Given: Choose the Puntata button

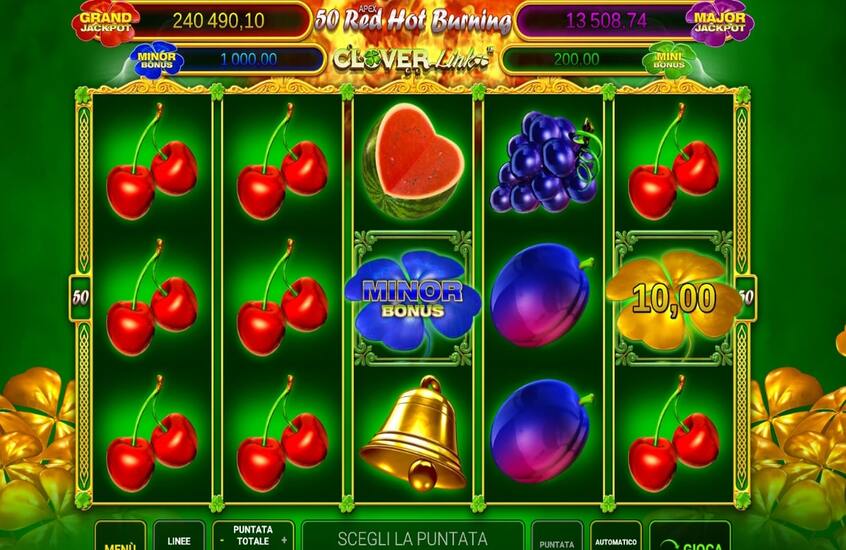Looking at the screenshot, I should pyautogui.click(x=557, y=538).
